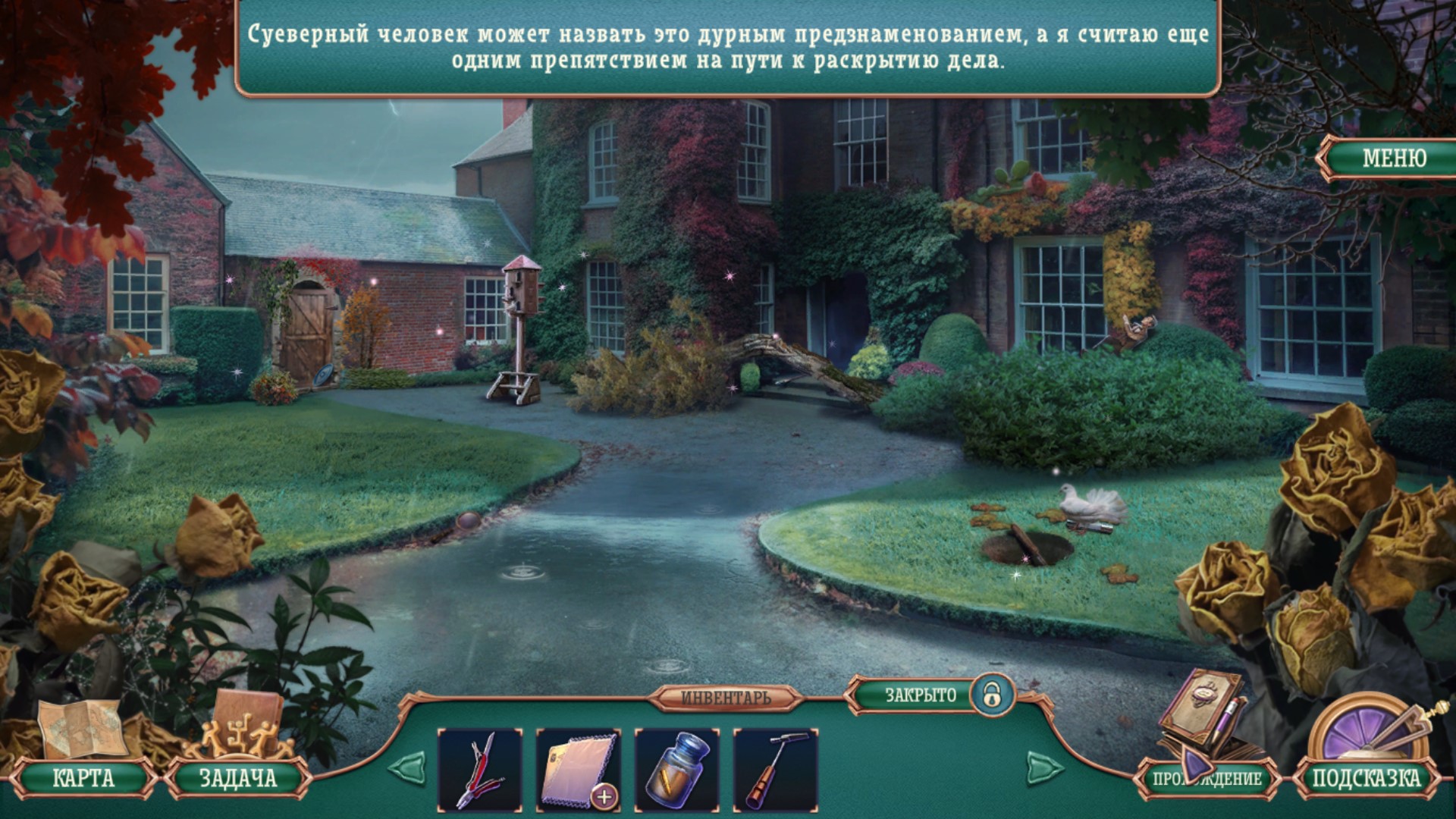Show the current ЗАДАЧА objective
Image resolution: width=1456 pixels, height=819 pixels.
[x=237, y=778]
